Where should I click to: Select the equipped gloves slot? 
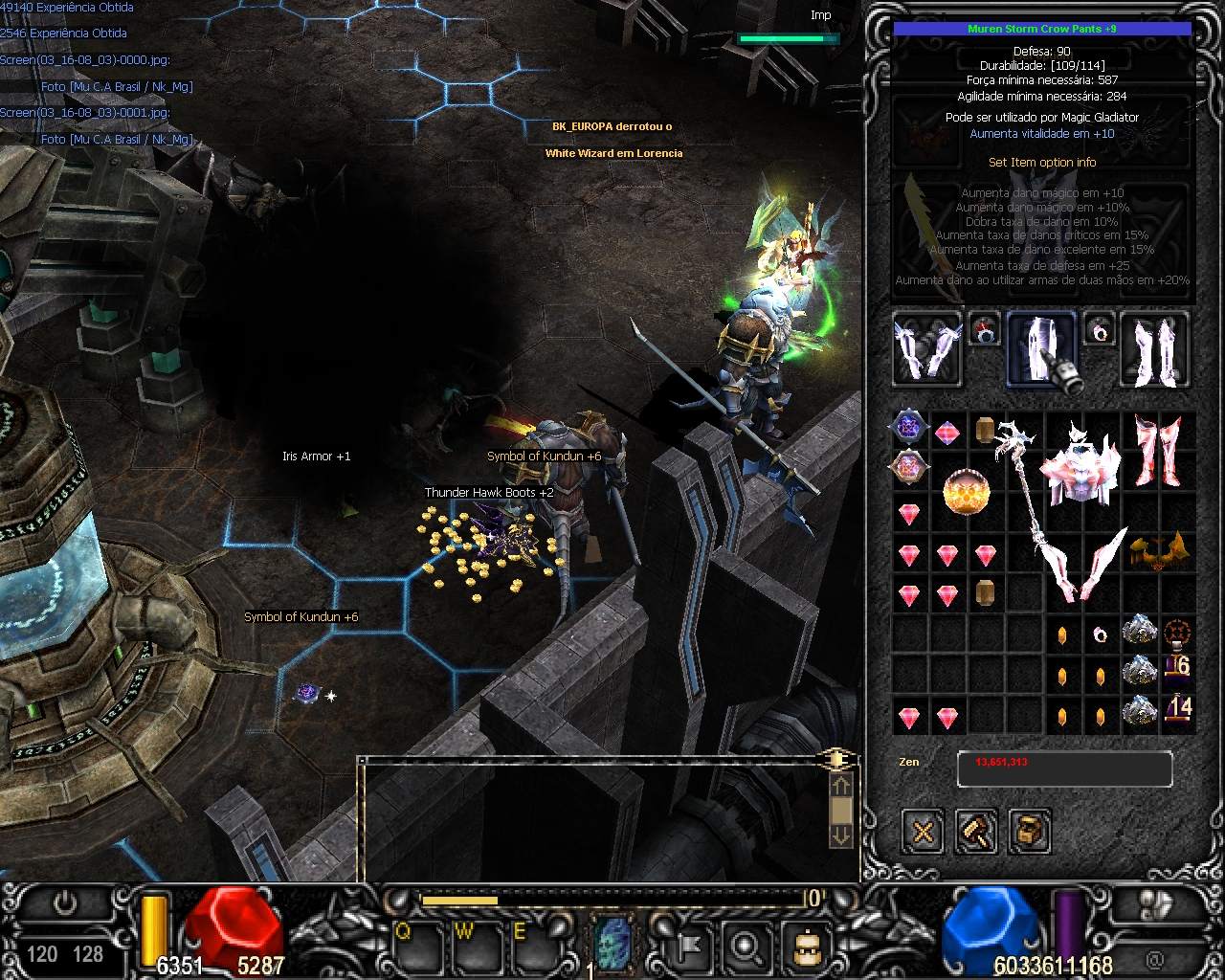click(x=926, y=348)
